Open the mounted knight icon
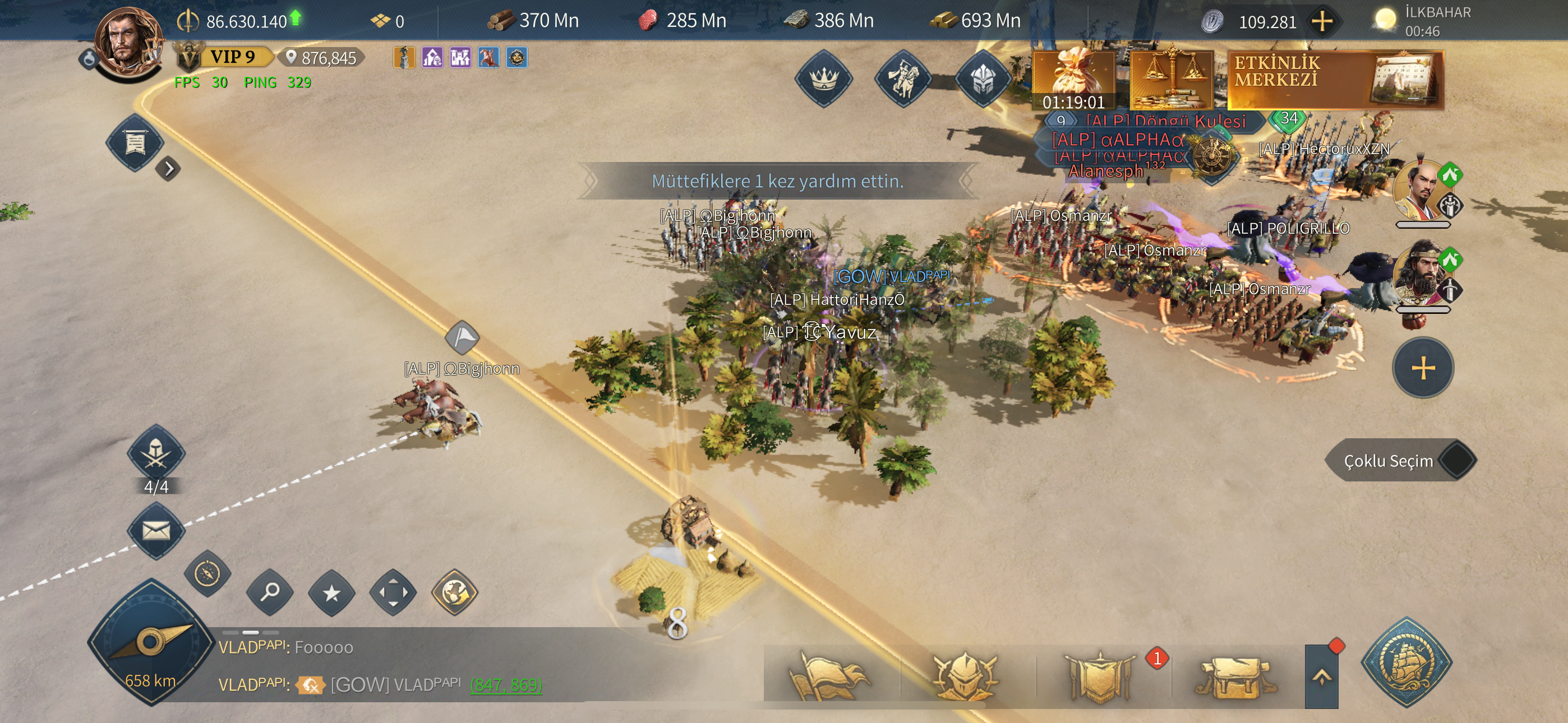1568x723 pixels. click(x=903, y=79)
